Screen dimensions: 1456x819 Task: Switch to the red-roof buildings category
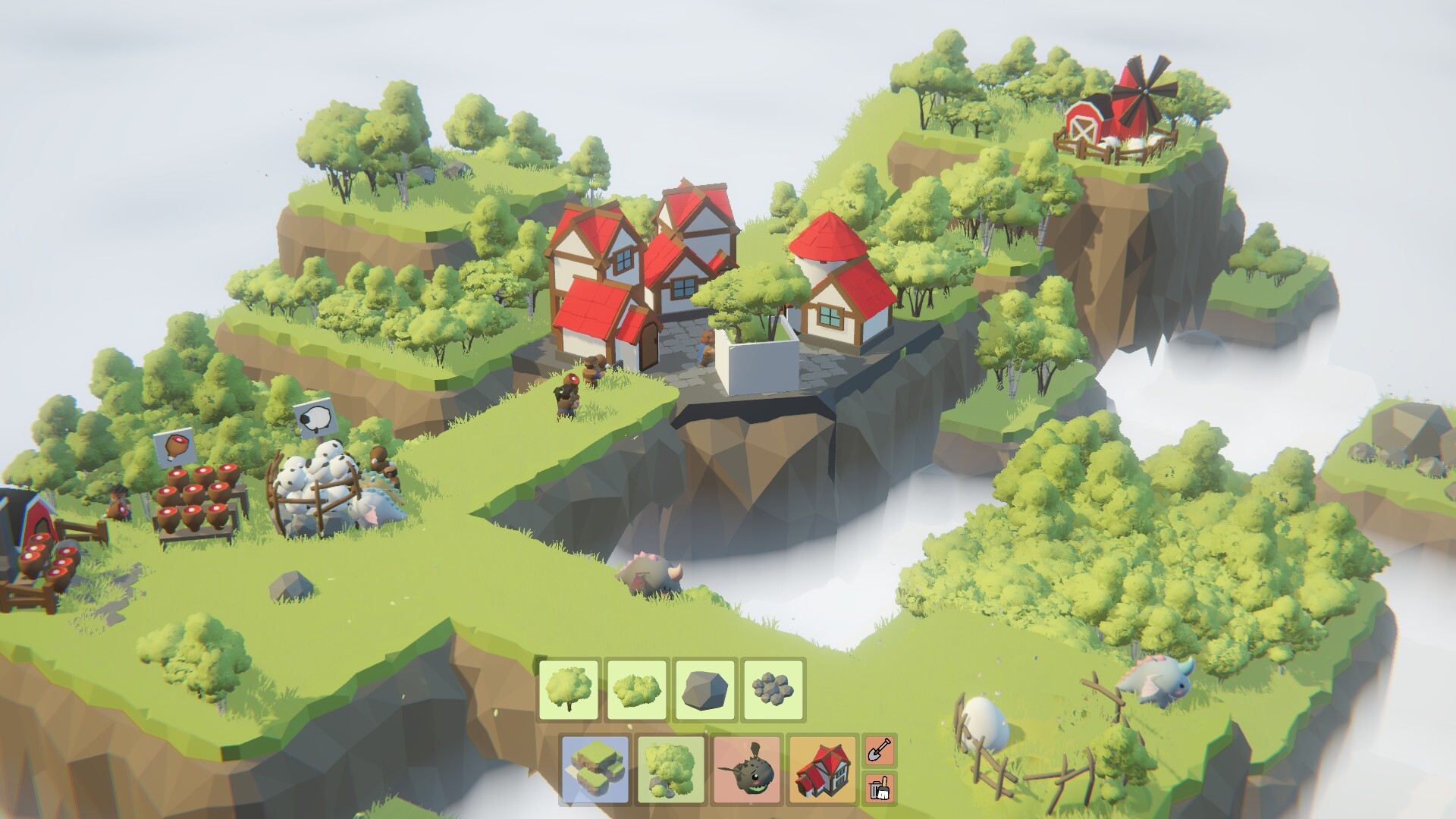click(x=823, y=769)
